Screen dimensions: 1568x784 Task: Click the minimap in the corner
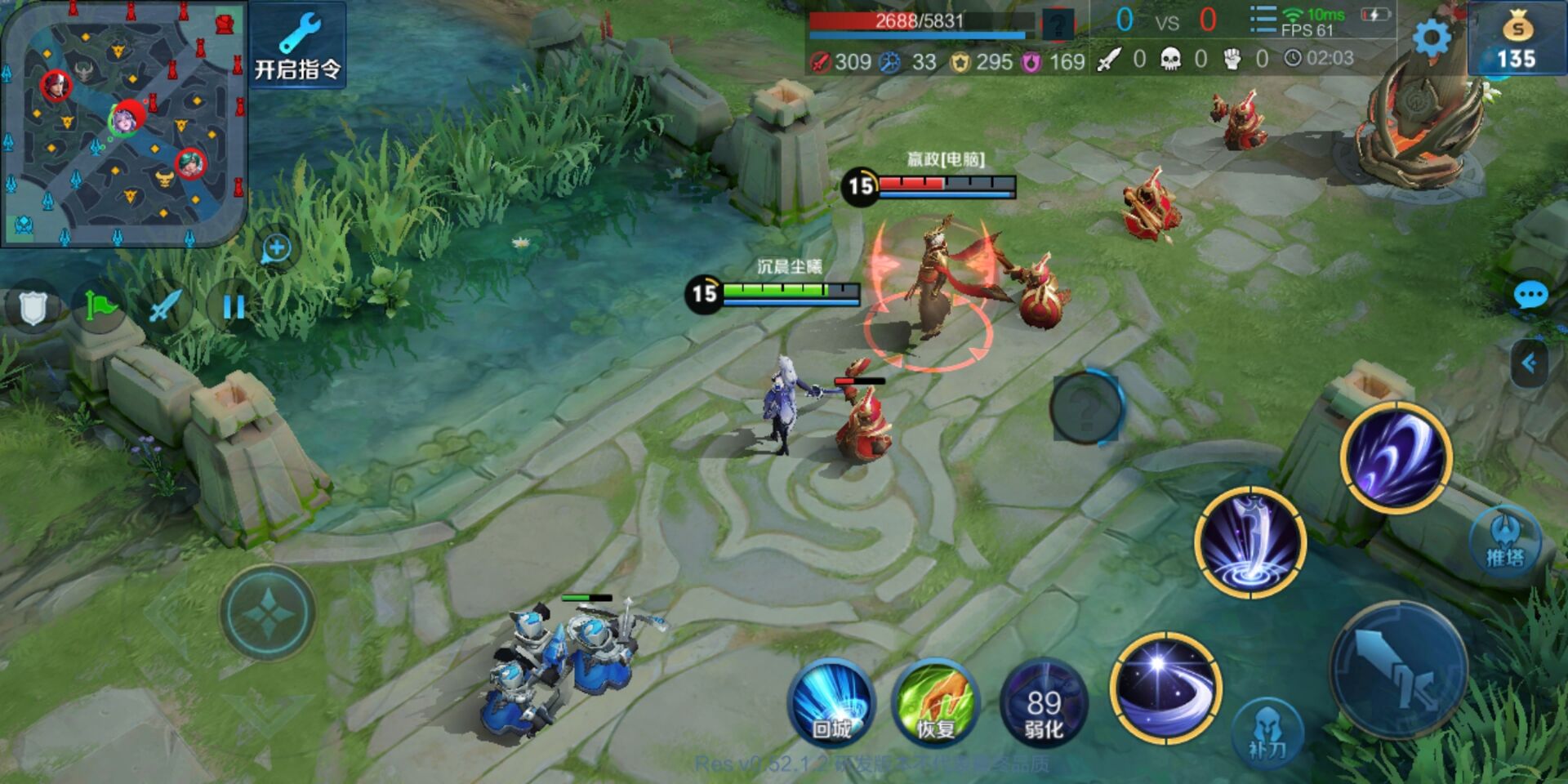pyautogui.click(x=122, y=122)
